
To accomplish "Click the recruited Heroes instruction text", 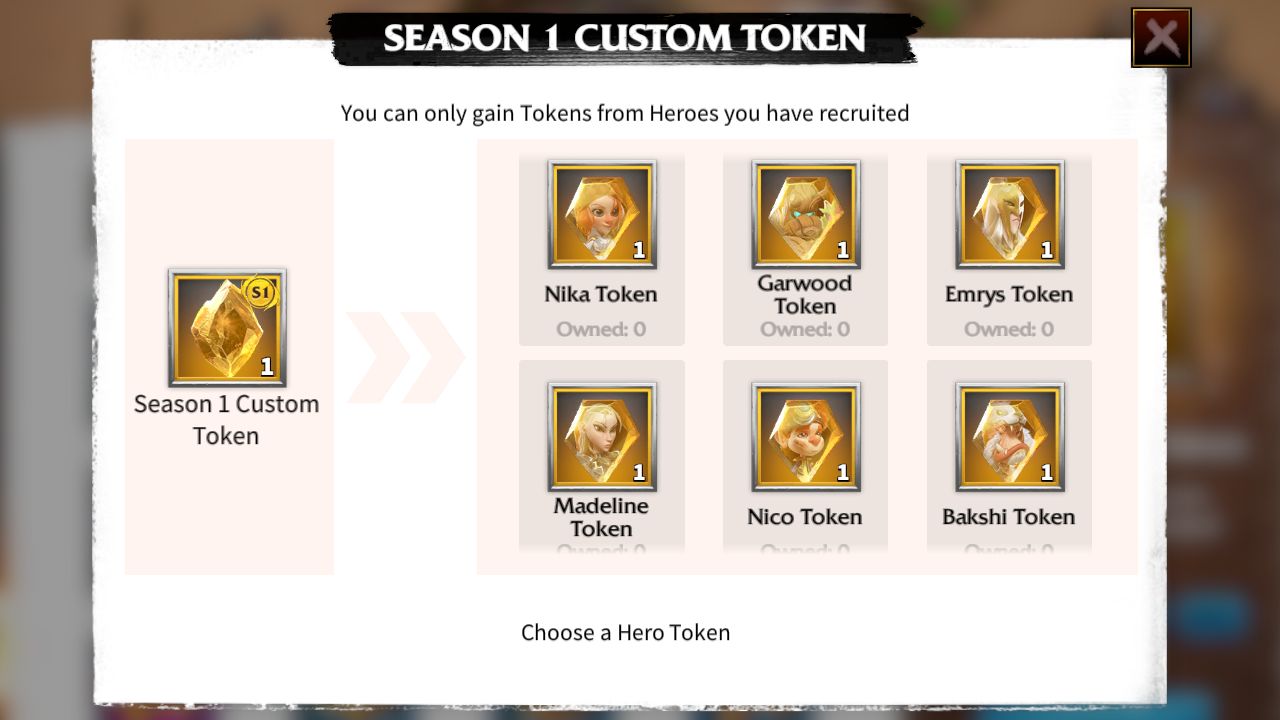I will click(x=625, y=113).
